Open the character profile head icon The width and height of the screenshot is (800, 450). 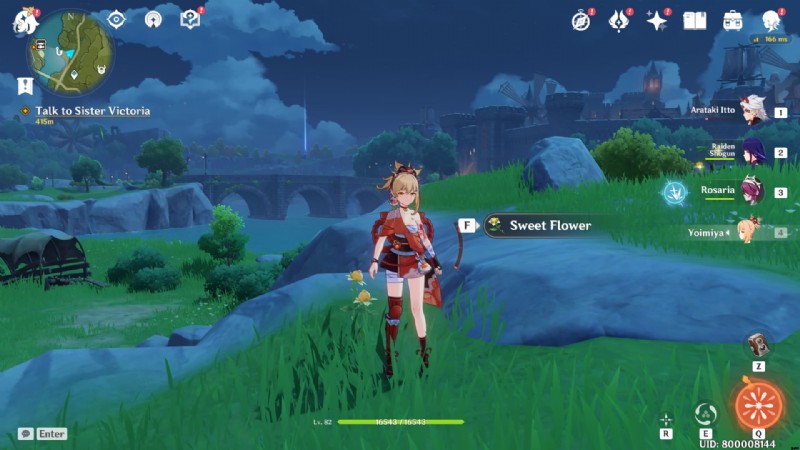(x=771, y=20)
